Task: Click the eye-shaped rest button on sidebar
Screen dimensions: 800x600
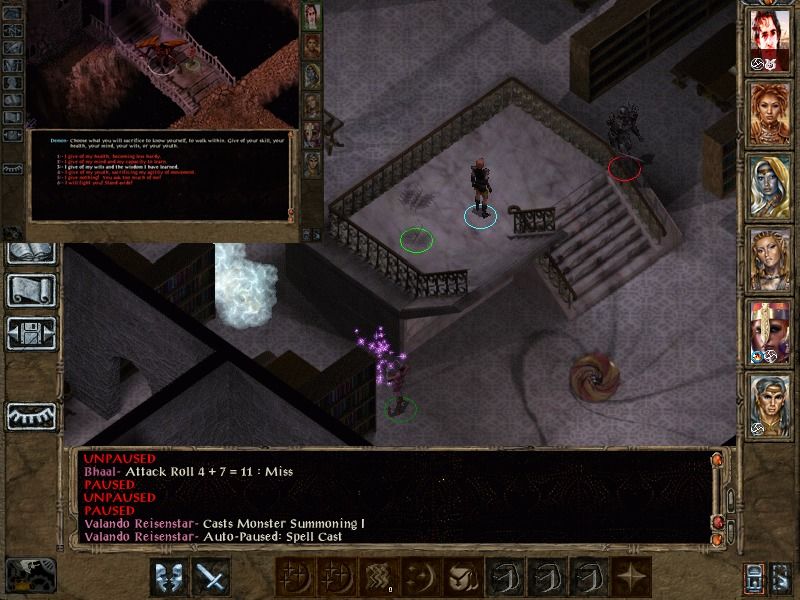Action: coord(32,415)
